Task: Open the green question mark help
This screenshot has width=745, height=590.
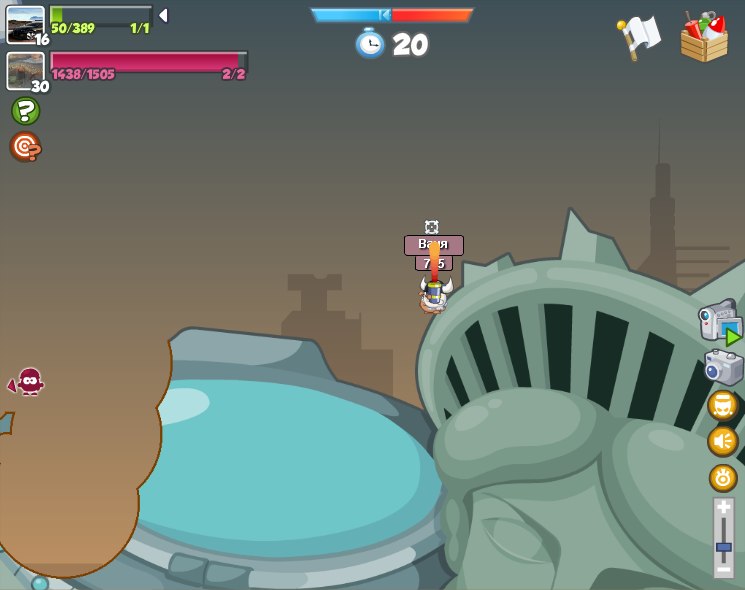Action: pos(25,111)
